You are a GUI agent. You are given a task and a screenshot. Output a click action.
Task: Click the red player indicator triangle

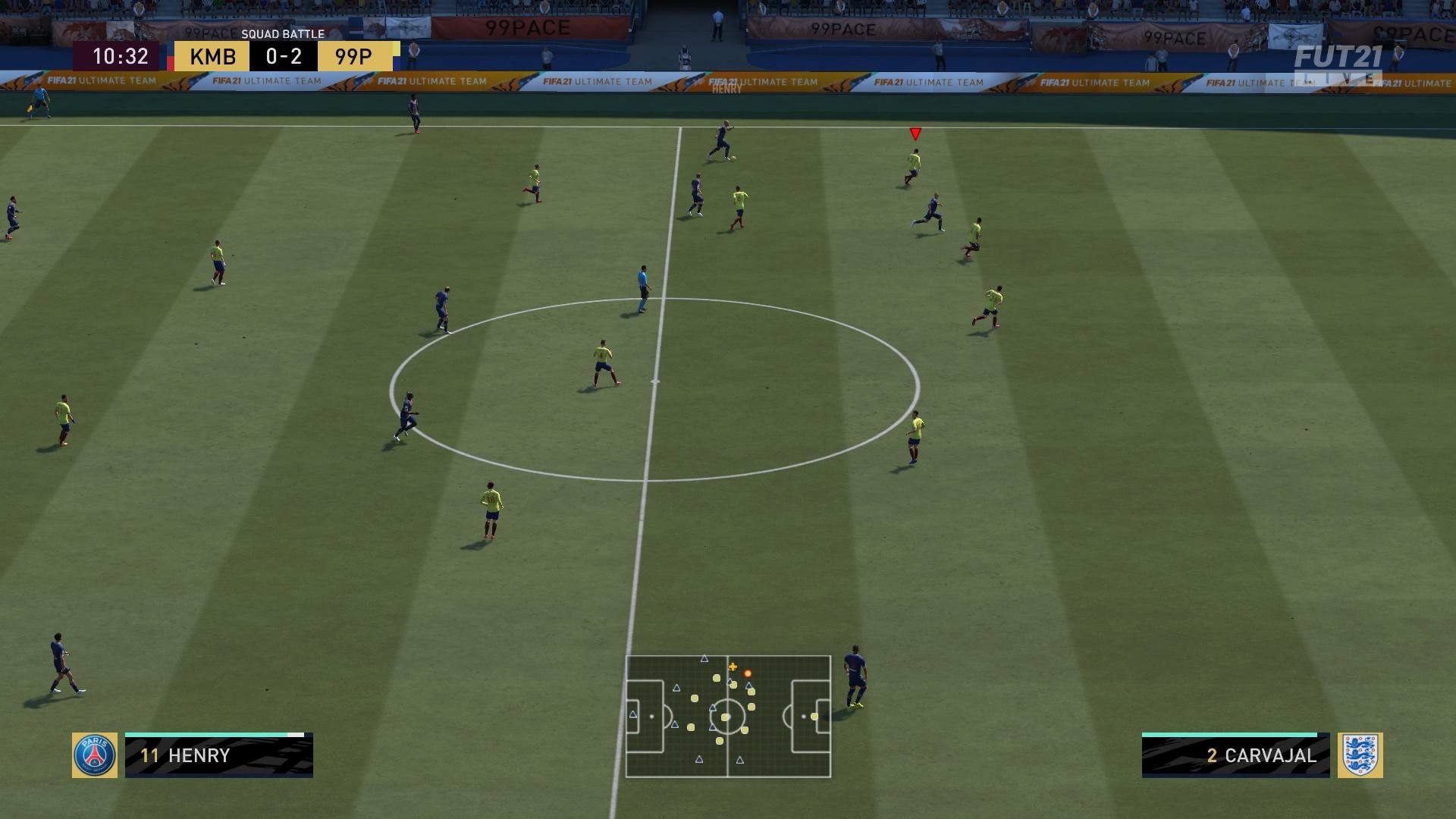click(x=916, y=135)
